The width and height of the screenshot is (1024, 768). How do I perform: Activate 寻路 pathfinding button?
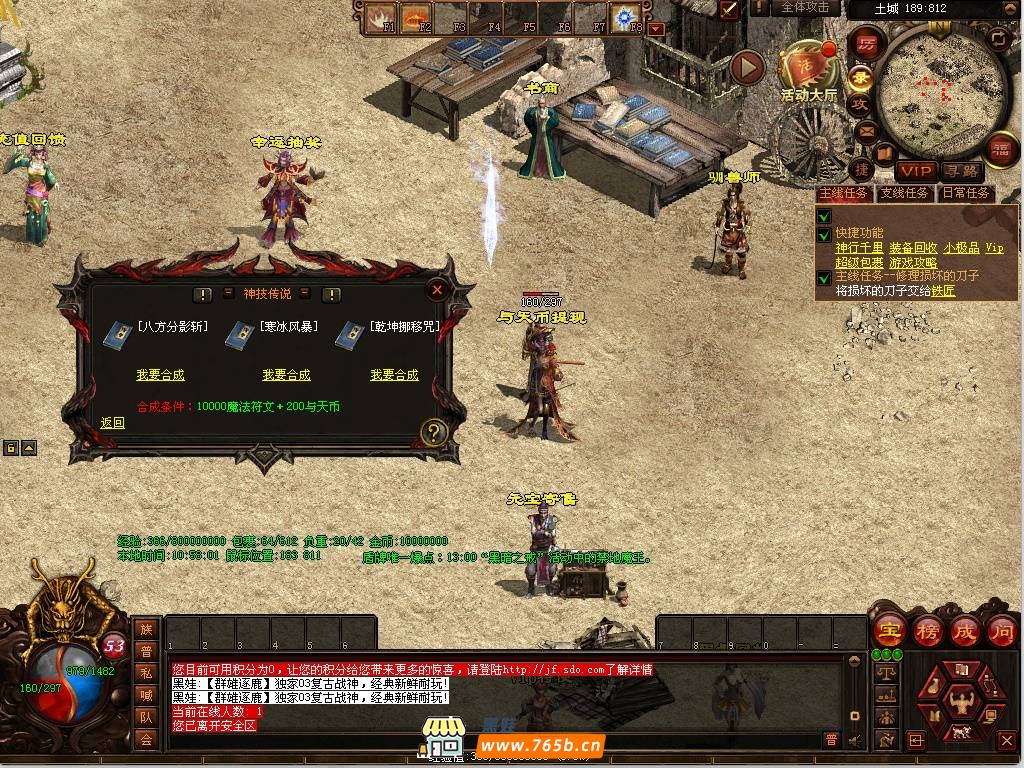click(x=962, y=171)
